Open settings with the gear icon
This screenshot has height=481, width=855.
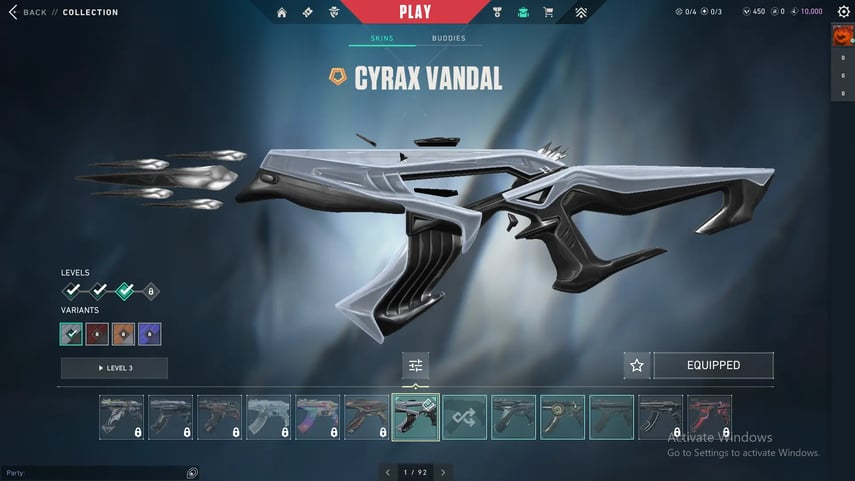coord(842,12)
